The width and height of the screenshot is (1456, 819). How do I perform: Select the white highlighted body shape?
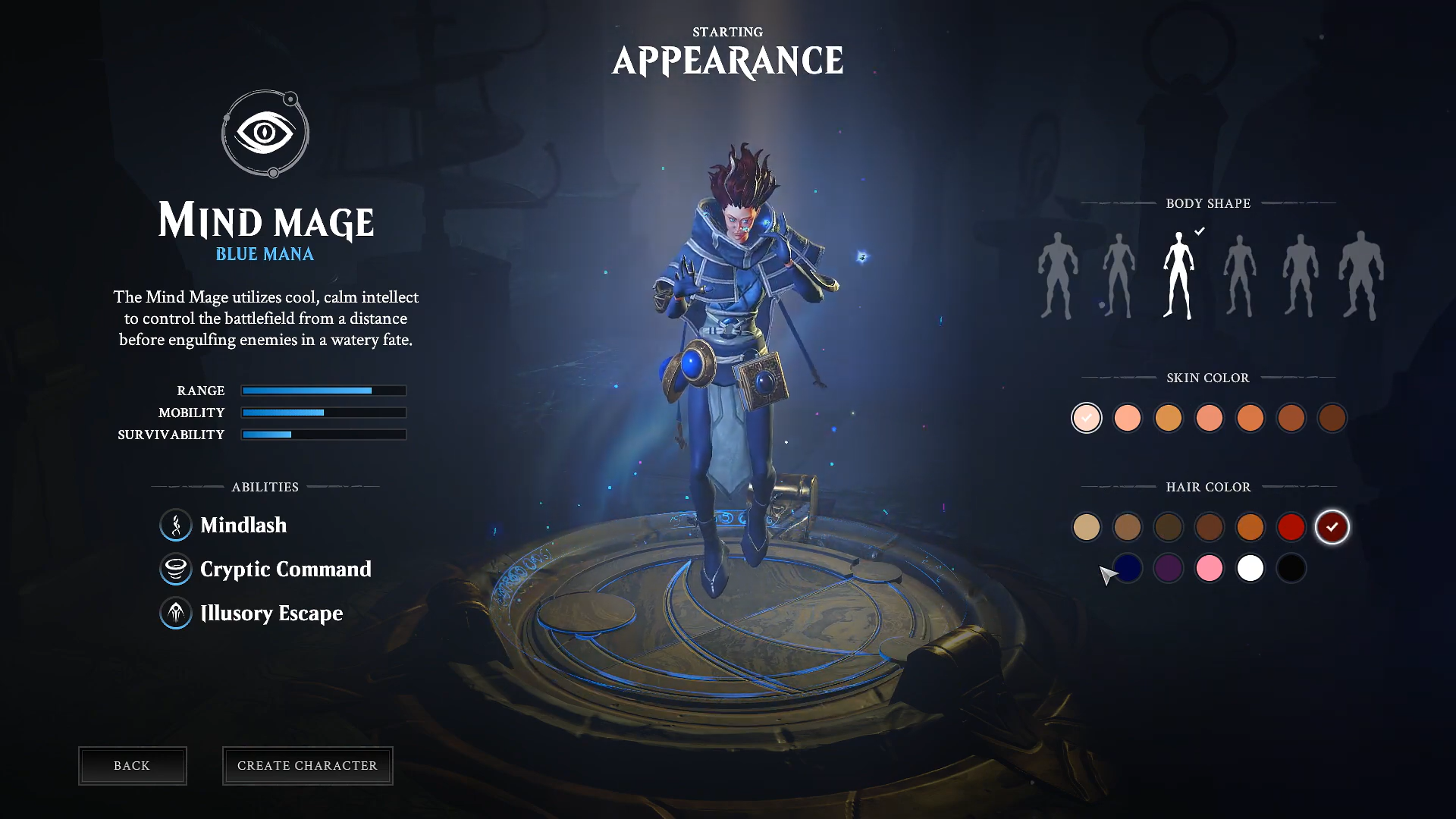[1178, 275]
